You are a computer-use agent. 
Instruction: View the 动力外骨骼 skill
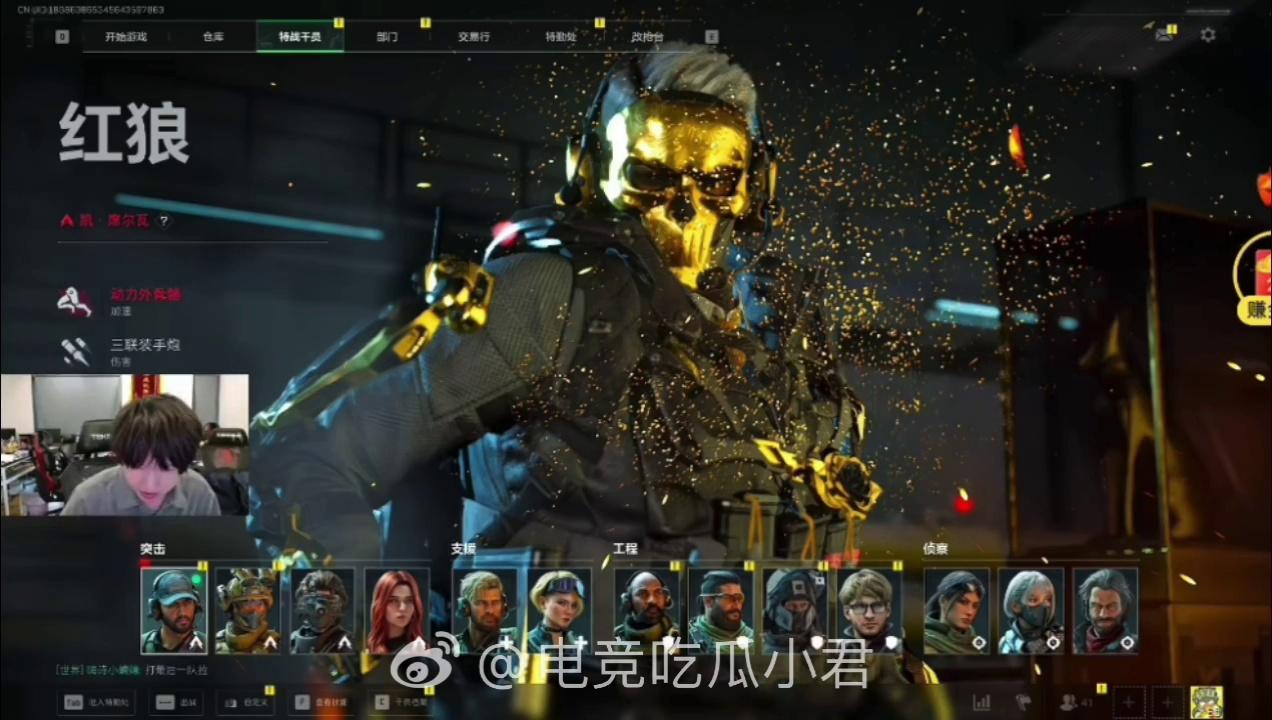point(145,295)
